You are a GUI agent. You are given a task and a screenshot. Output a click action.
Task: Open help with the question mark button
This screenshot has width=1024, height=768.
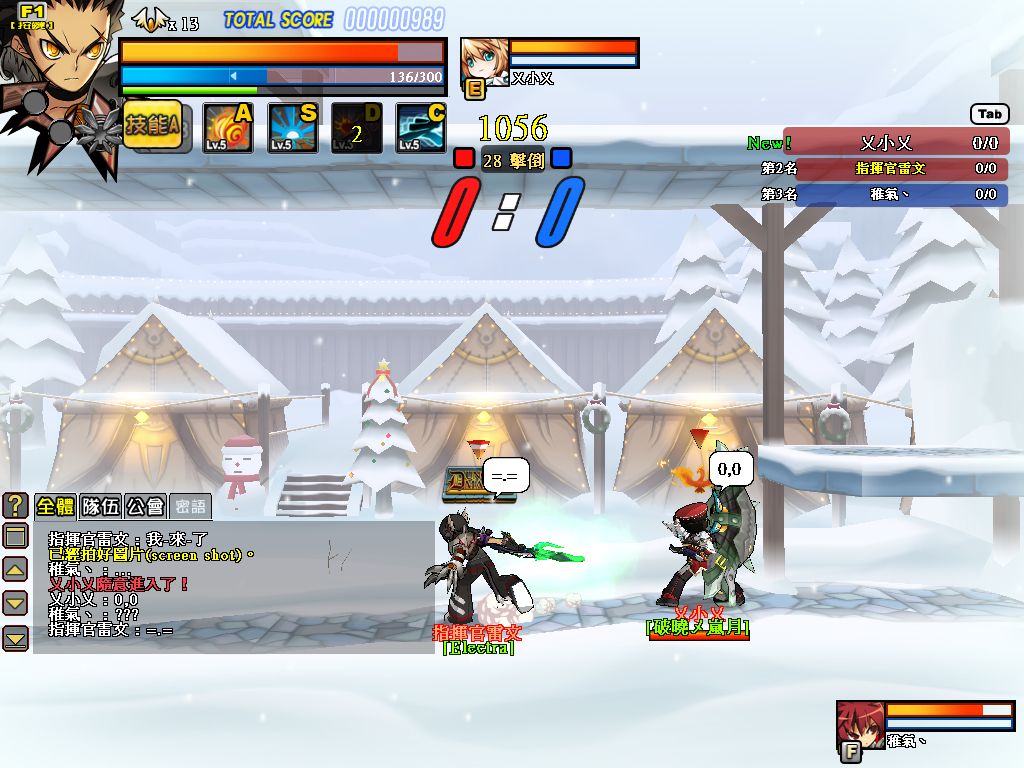click(x=15, y=506)
